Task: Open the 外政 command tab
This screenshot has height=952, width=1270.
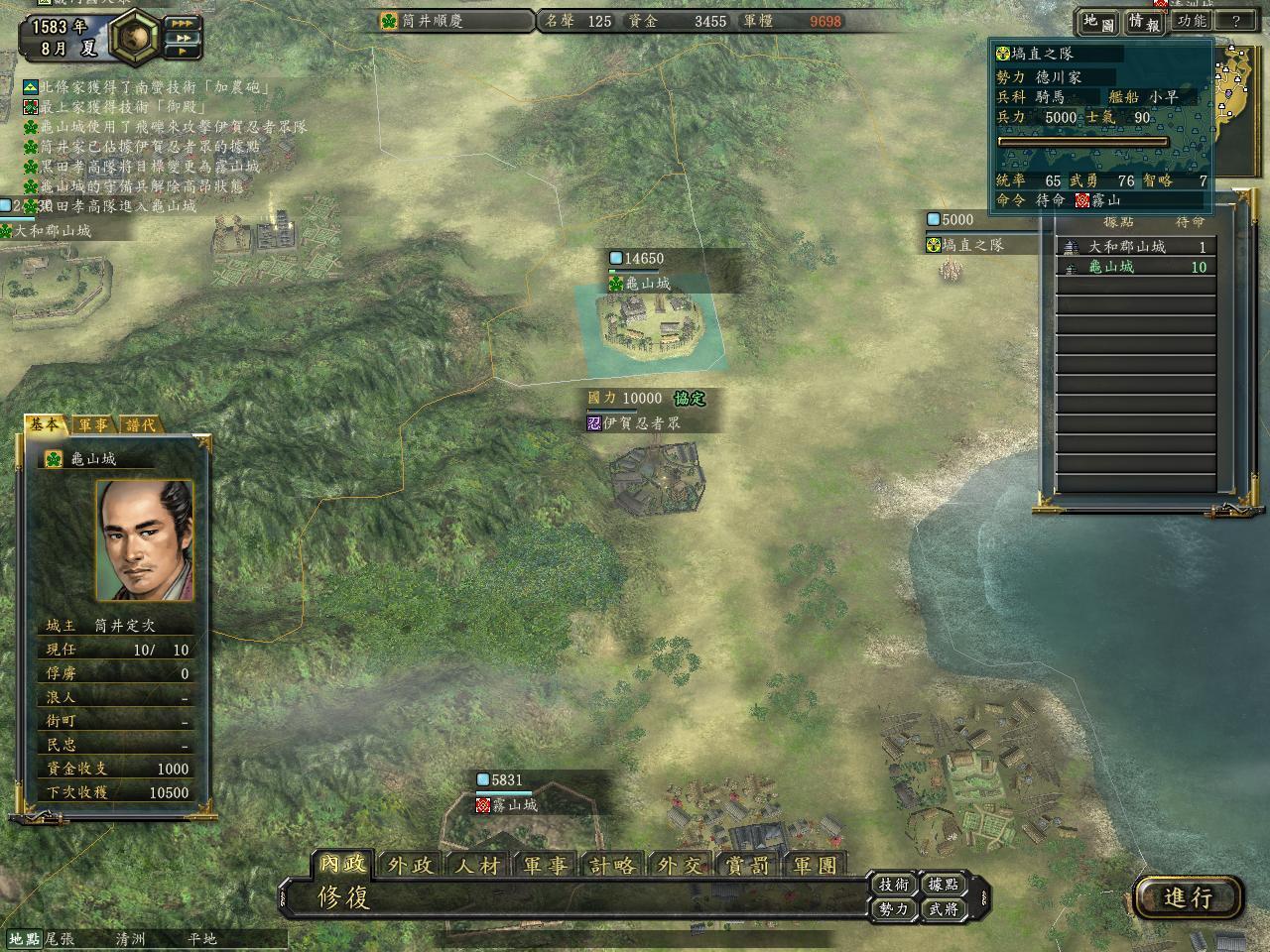Action: [x=411, y=865]
